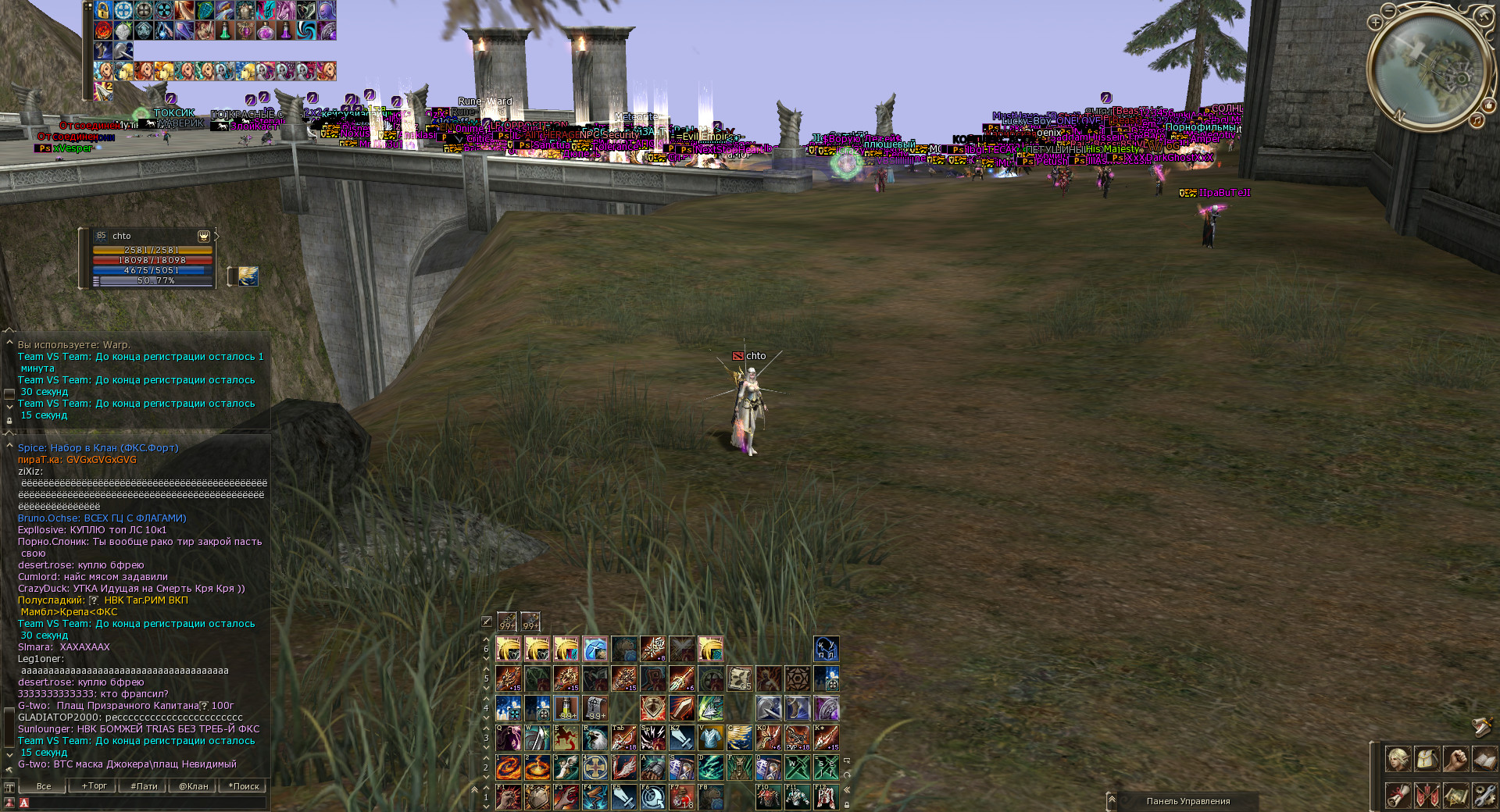Image resolution: width=1500 pixels, height=812 pixels.
Task: Select the @Клан chat tab
Action: tap(194, 786)
